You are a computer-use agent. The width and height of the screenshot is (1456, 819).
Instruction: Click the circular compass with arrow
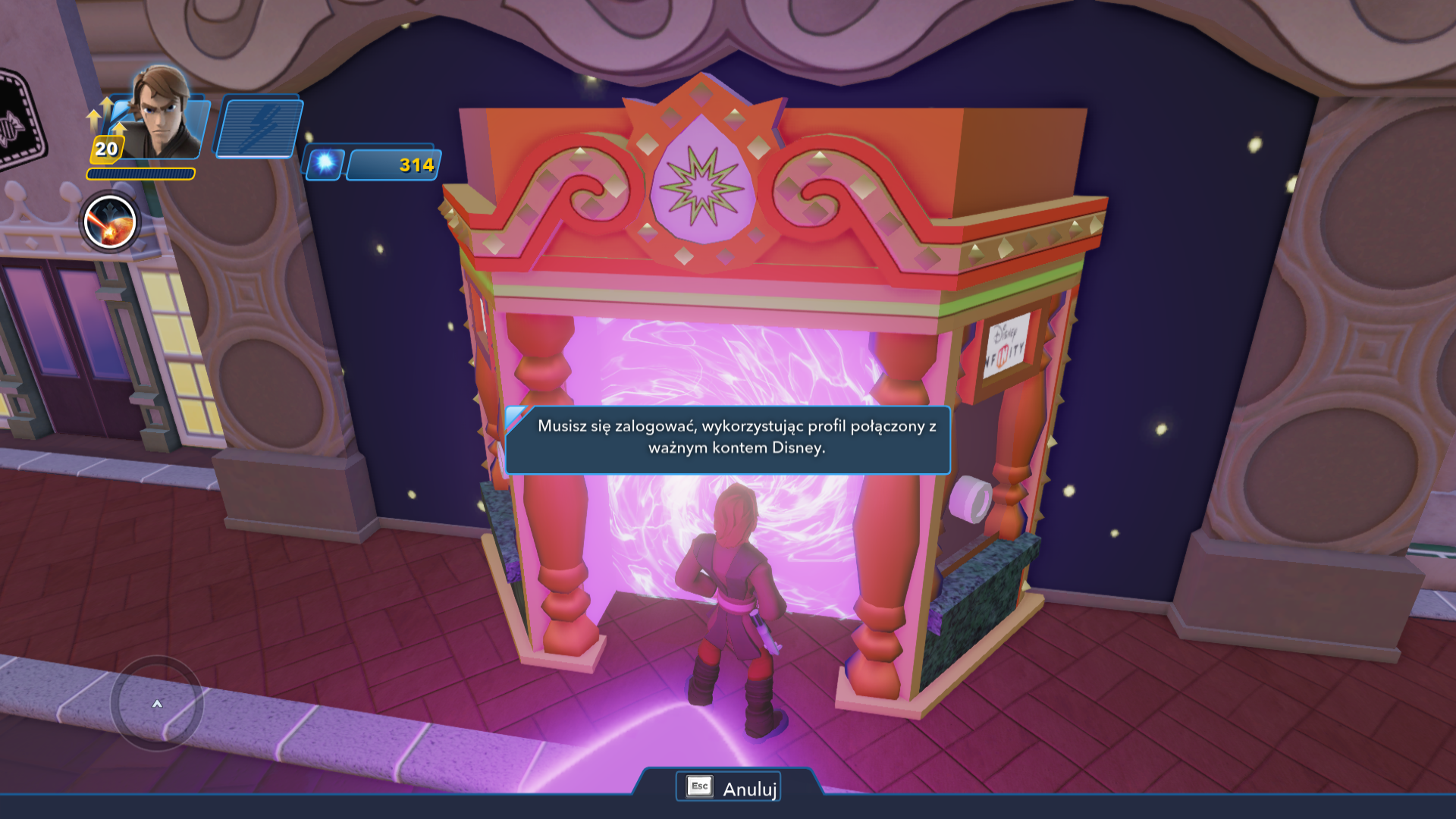(157, 703)
